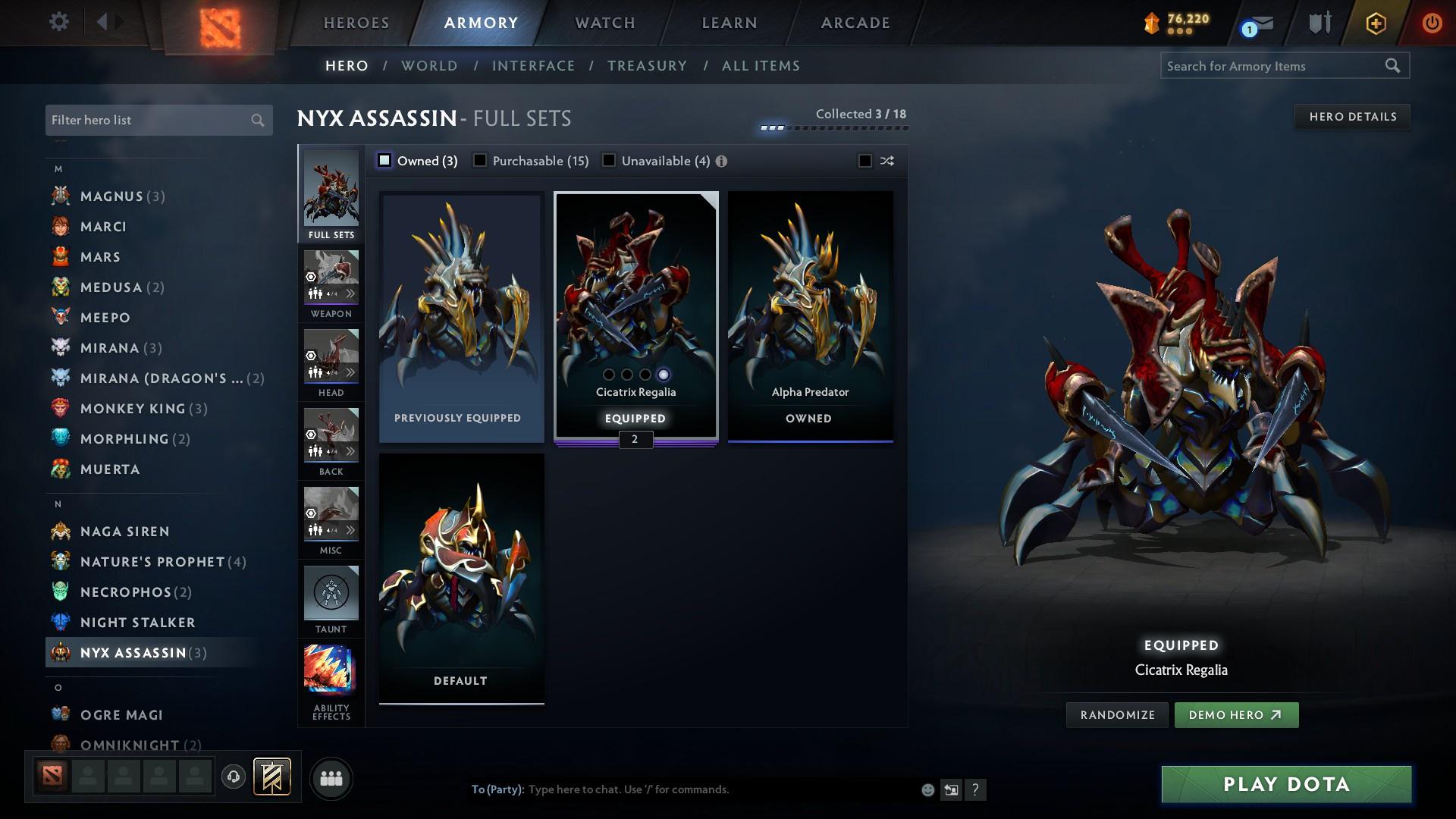Expand the HEAD slot item list

coord(351,372)
